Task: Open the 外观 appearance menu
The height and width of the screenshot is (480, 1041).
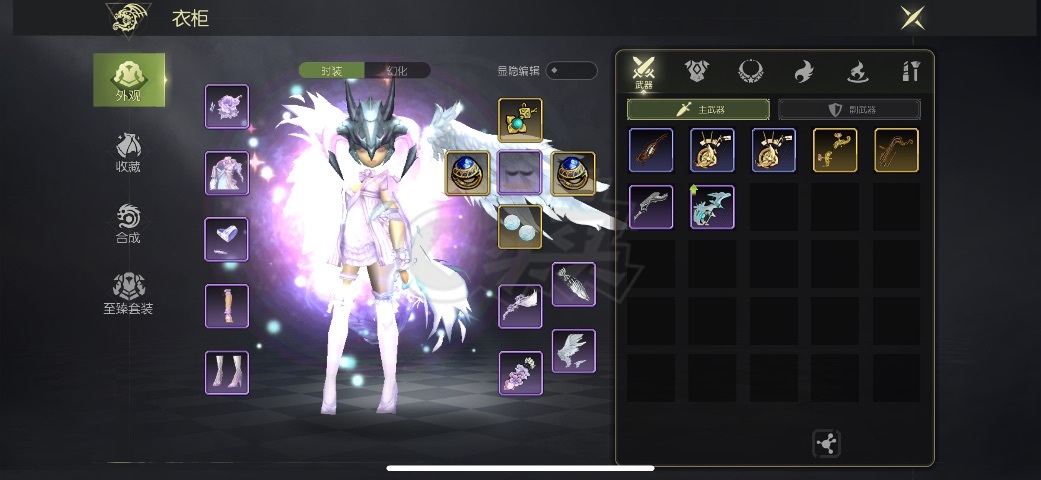Action: [x=129, y=79]
